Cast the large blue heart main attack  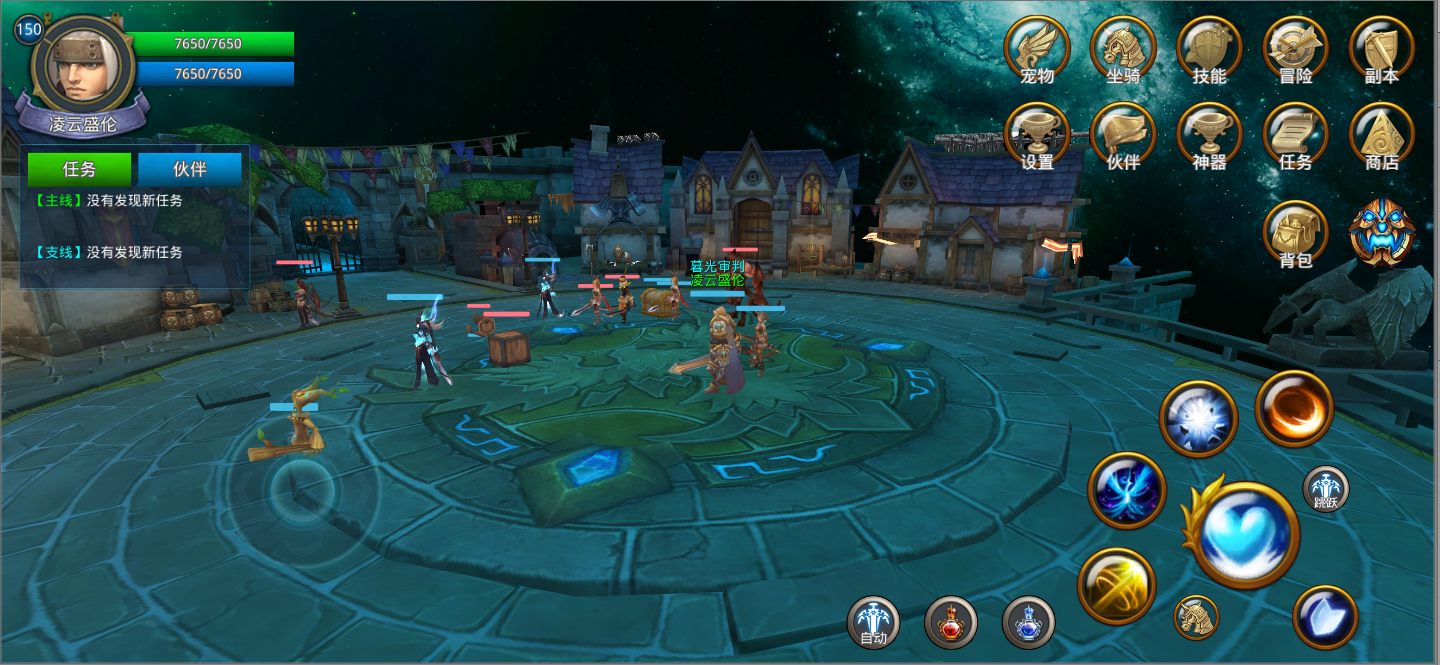tap(1243, 533)
